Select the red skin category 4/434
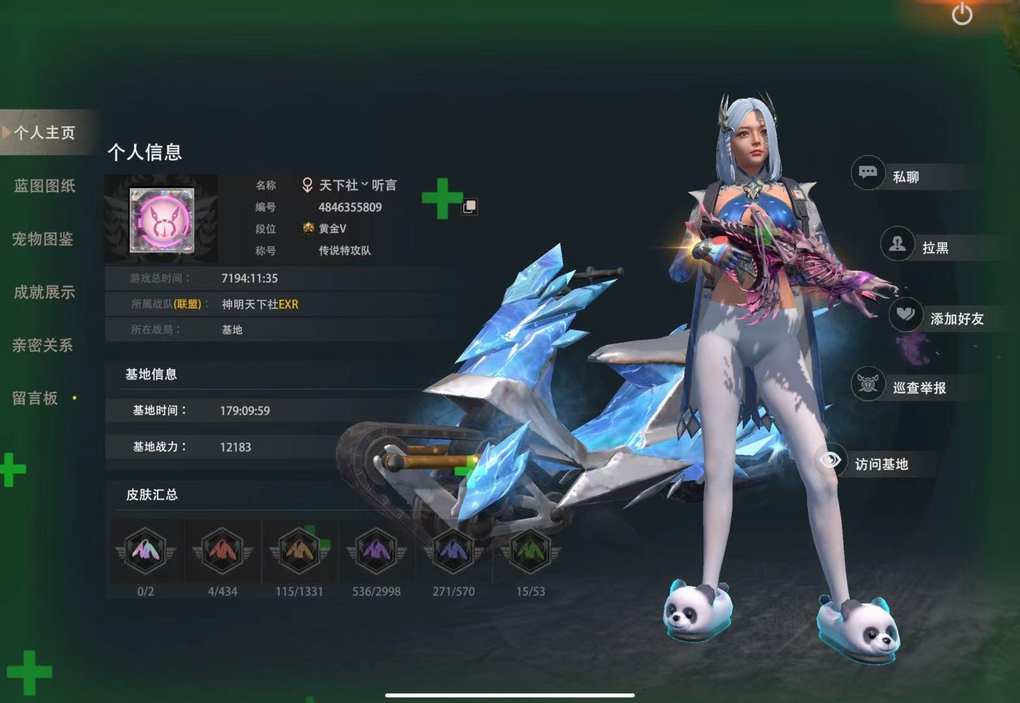 point(222,551)
